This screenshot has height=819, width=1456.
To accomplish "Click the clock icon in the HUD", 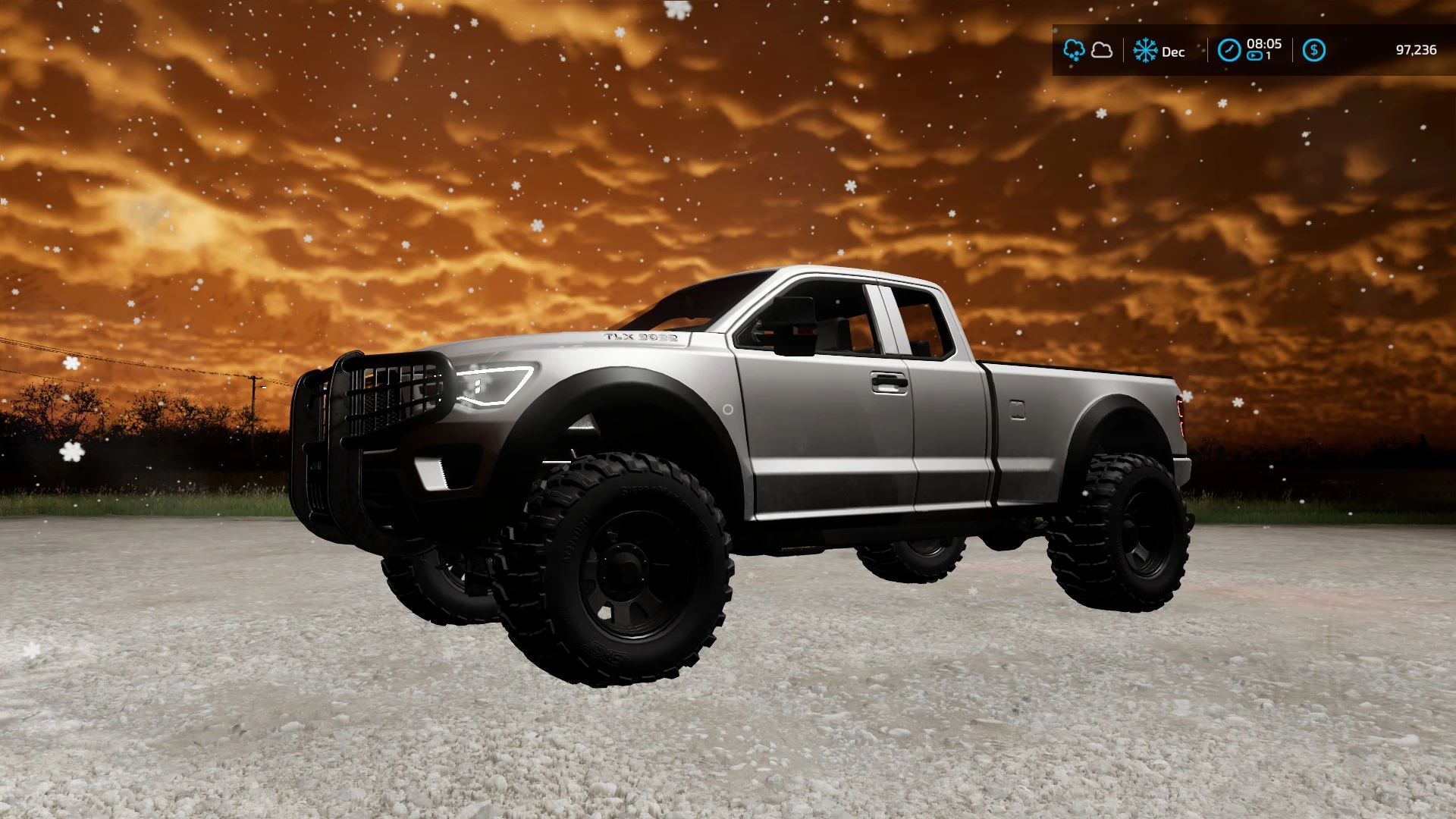I will tap(1228, 51).
